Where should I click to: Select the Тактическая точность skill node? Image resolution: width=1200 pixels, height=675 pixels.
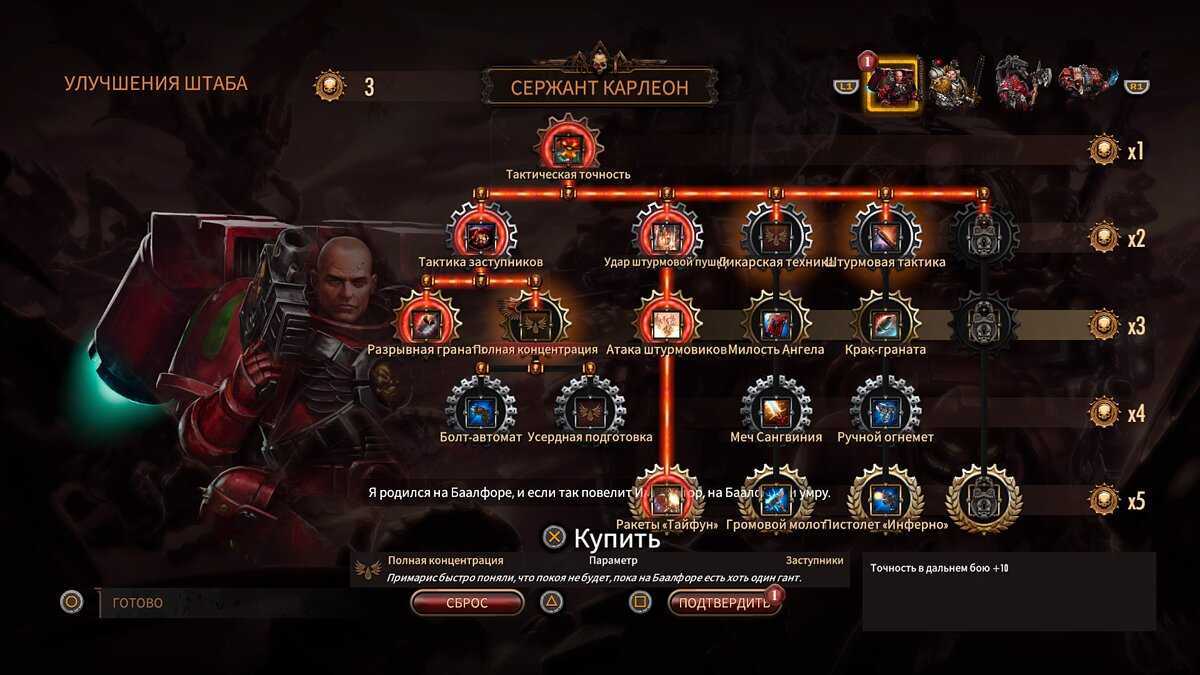coord(568,144)
